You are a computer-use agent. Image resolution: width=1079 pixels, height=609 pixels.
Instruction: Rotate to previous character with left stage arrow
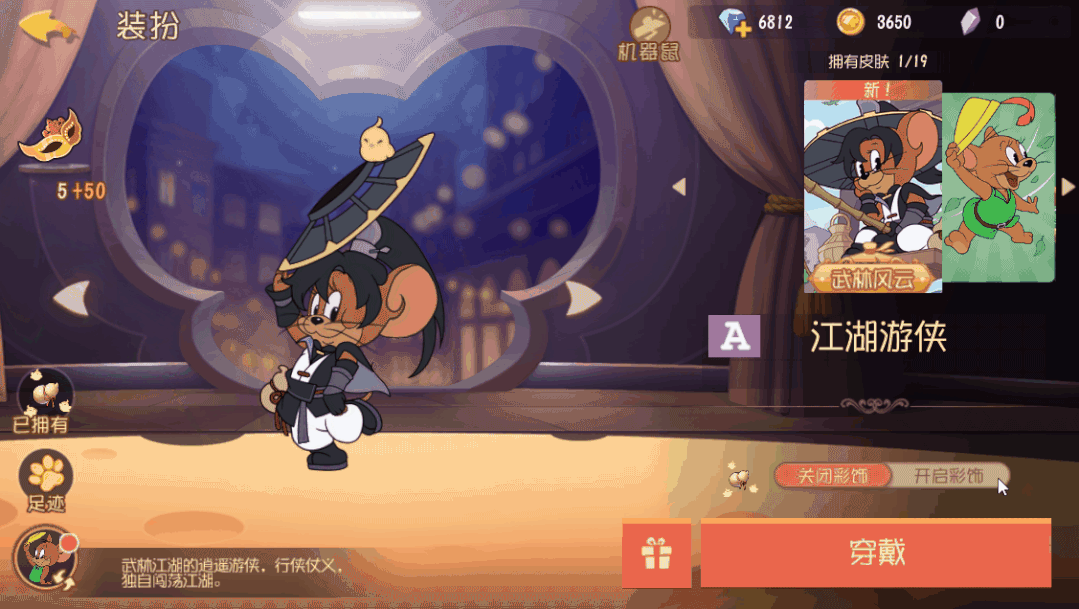(70, 297)
